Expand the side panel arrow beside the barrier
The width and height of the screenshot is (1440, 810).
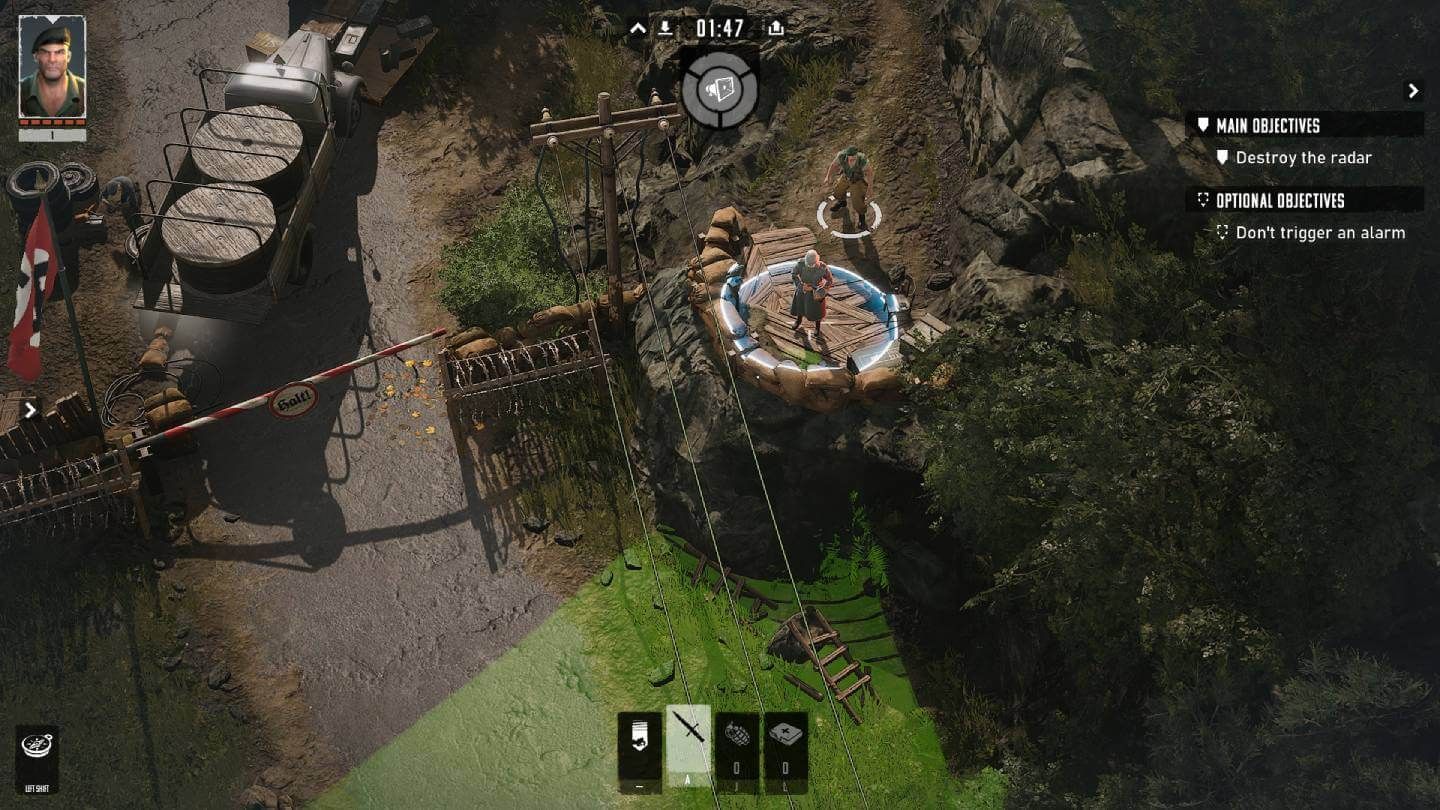click(30, 409)
